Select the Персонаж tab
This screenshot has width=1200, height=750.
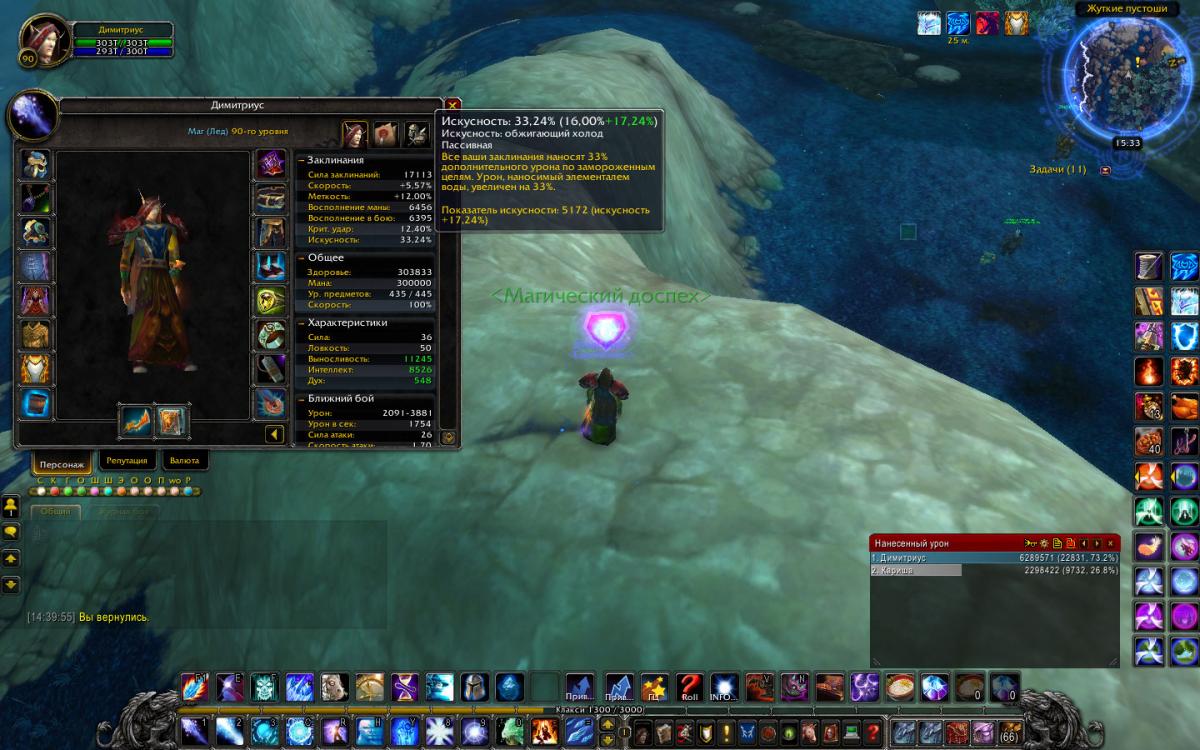[64, 462]
